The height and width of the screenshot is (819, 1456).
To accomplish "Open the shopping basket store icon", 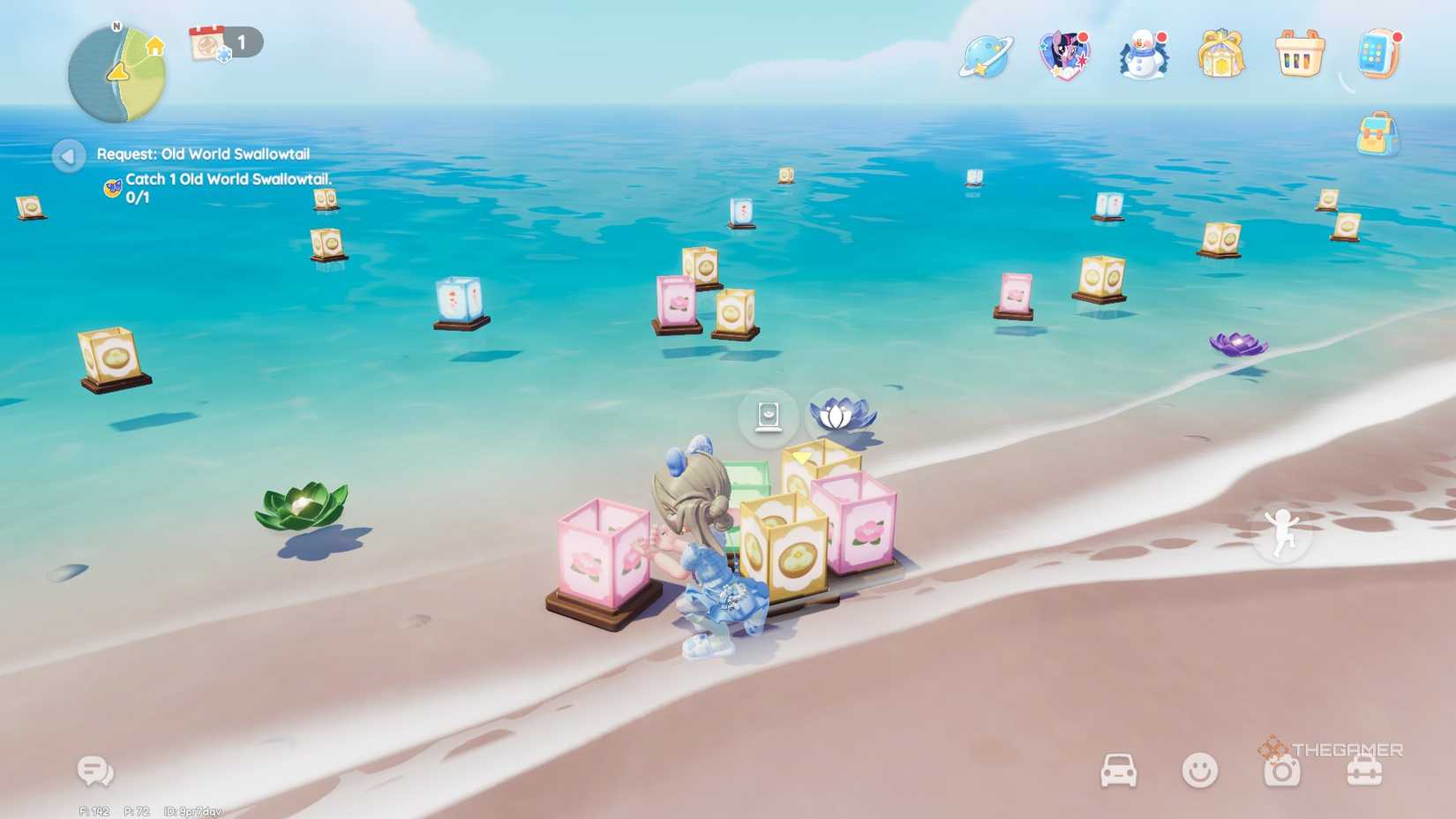I will coord(1297,55).
